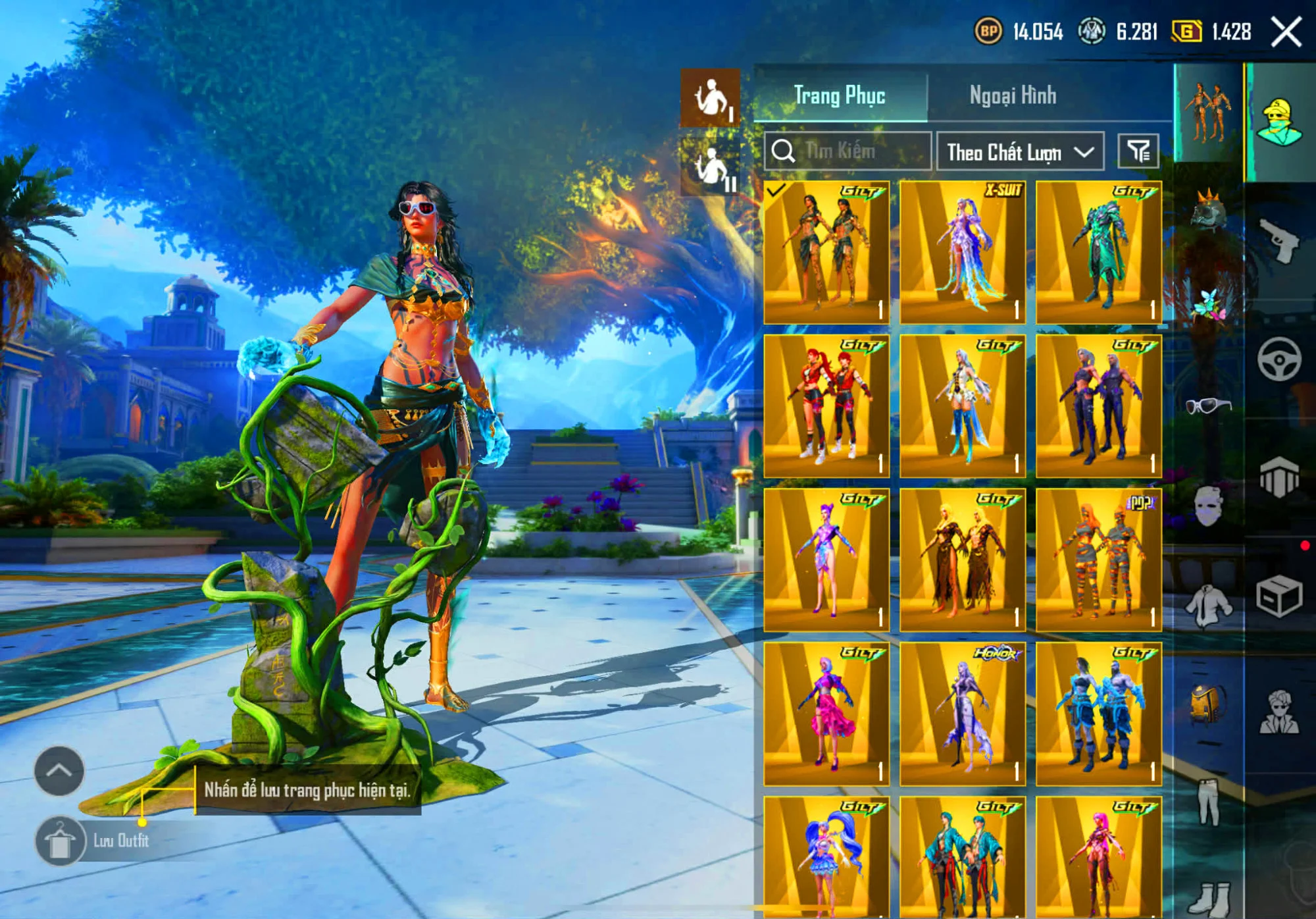The width and height of the screenshot is (1316, 919).
Task: Choose the X-SUIT purple outfit
Action: [963, 252]
